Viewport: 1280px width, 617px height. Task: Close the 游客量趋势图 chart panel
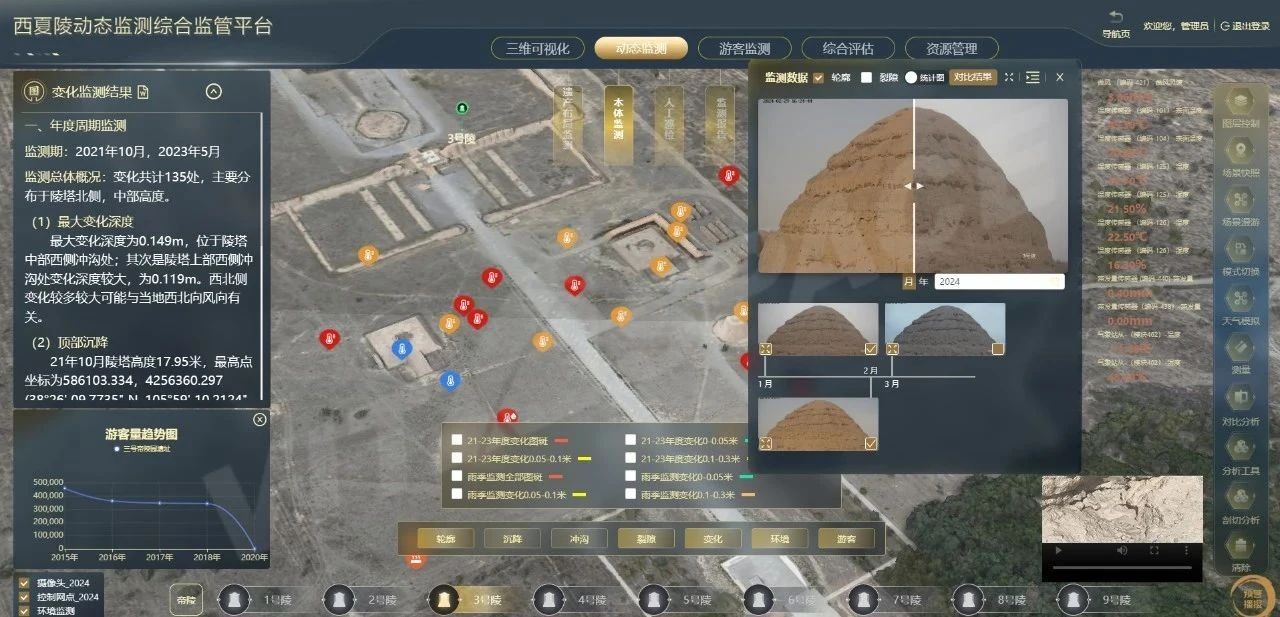pos(260,419)
